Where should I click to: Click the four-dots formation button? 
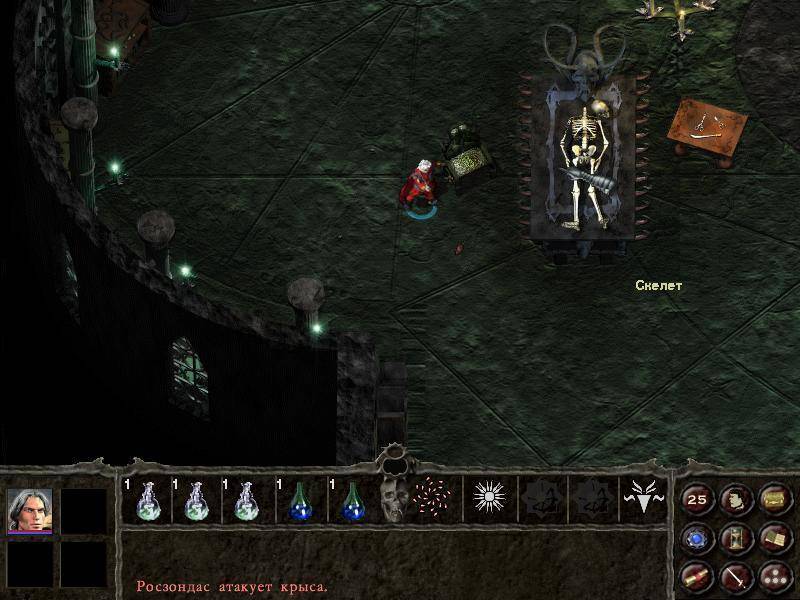[773, 576]
